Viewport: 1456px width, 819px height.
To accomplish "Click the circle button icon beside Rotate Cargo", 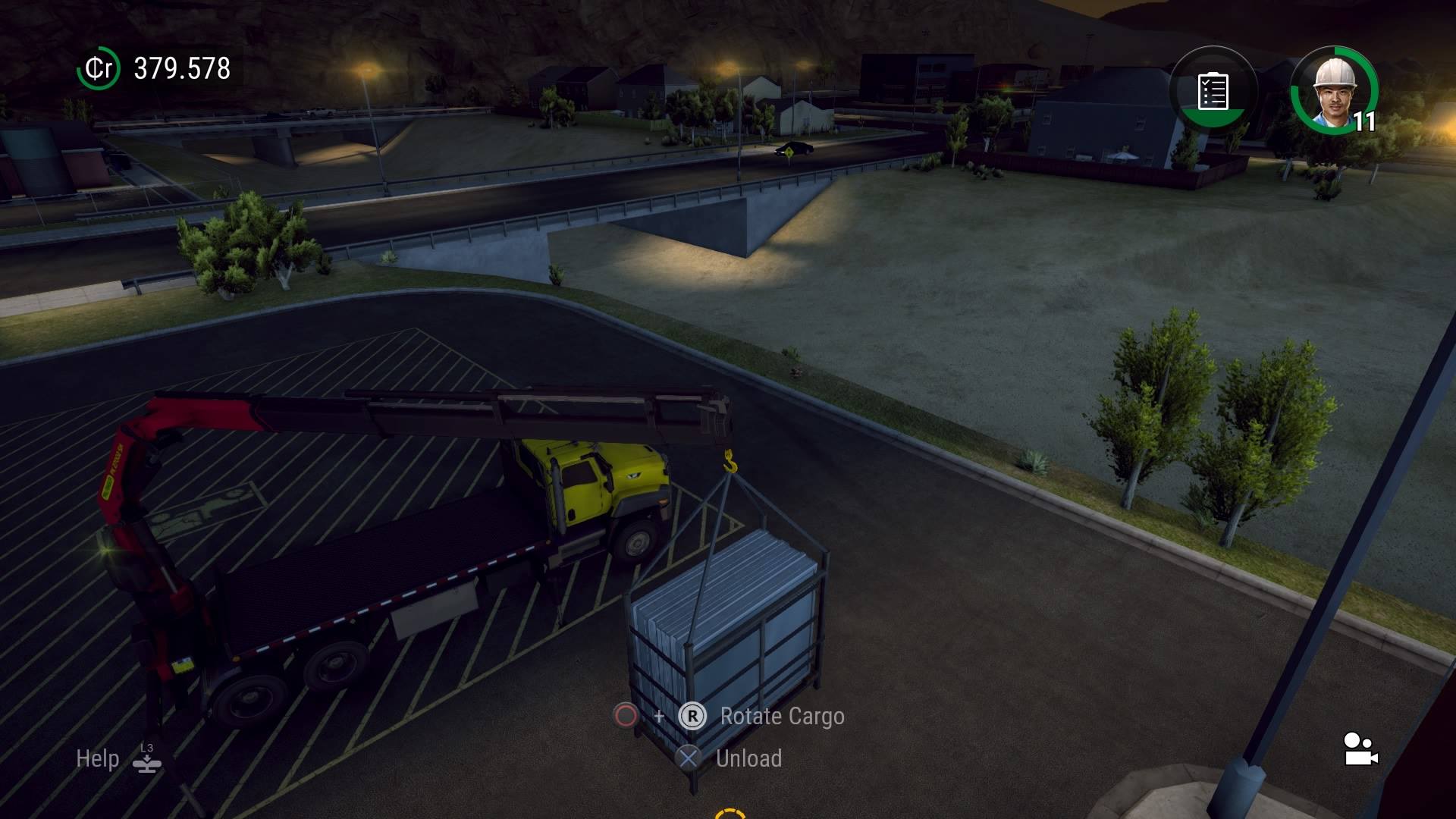I will pyautogui.click(x=624, y=717).
